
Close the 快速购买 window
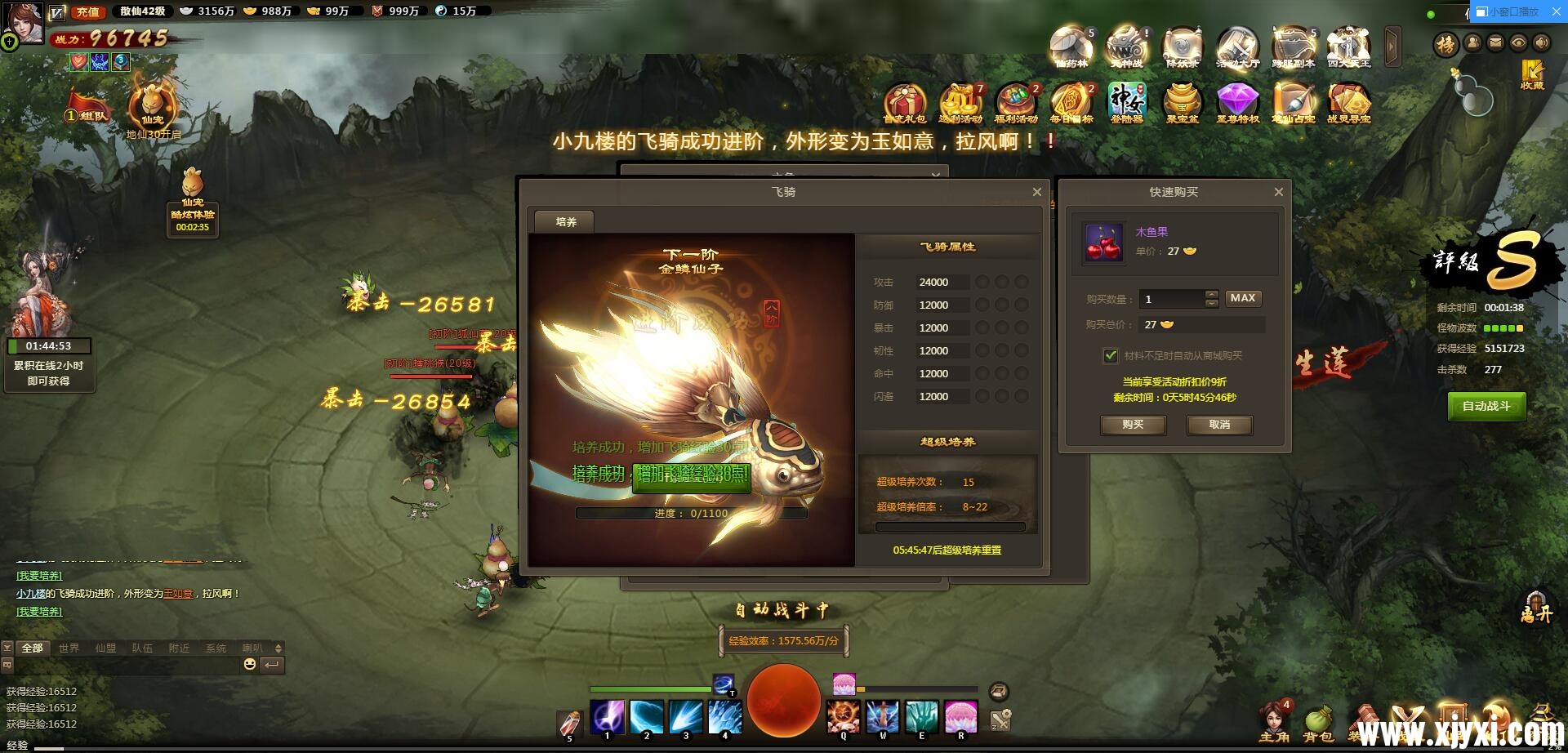[x=1279, y=192]
